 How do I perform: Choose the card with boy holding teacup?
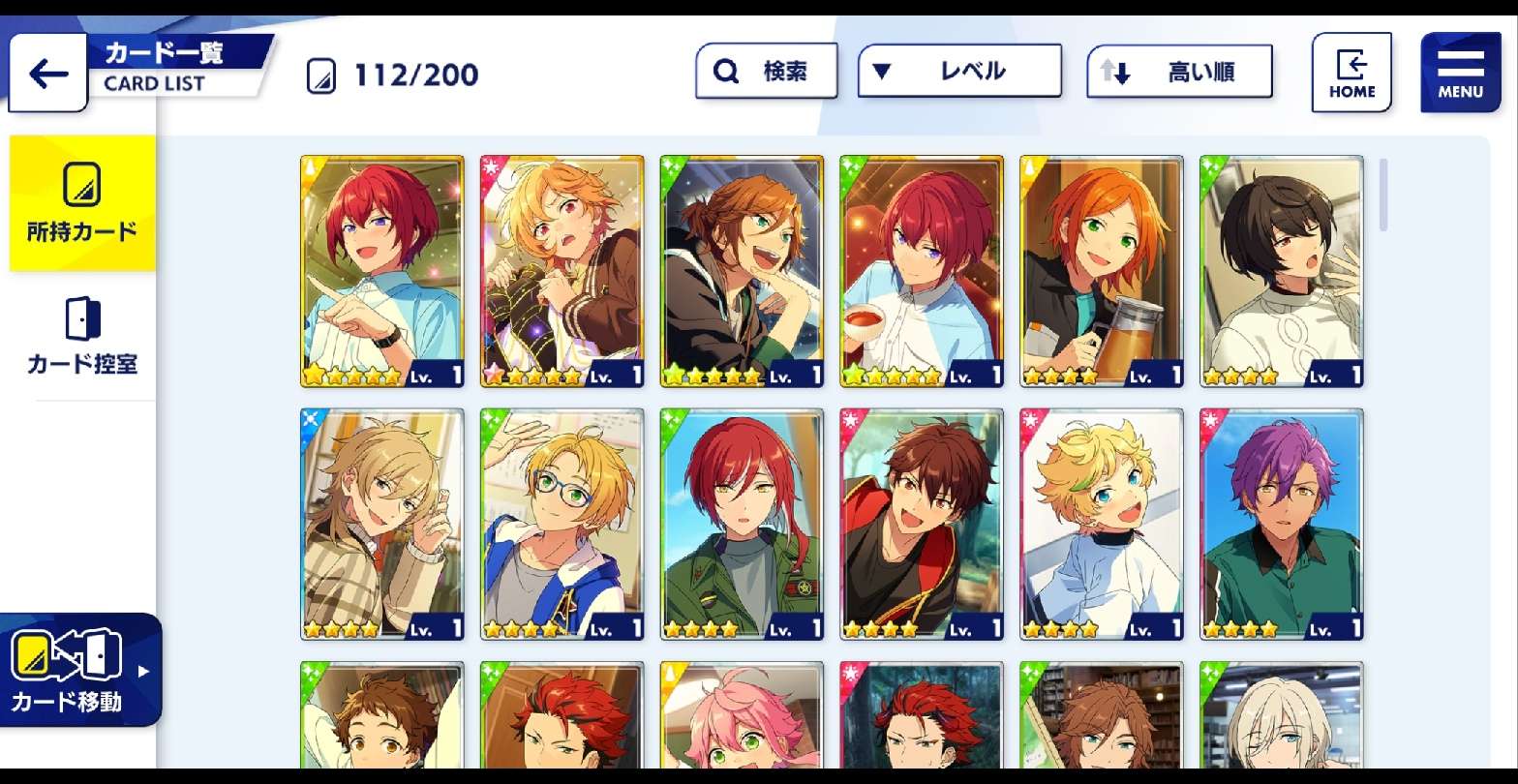coord(922,271)
